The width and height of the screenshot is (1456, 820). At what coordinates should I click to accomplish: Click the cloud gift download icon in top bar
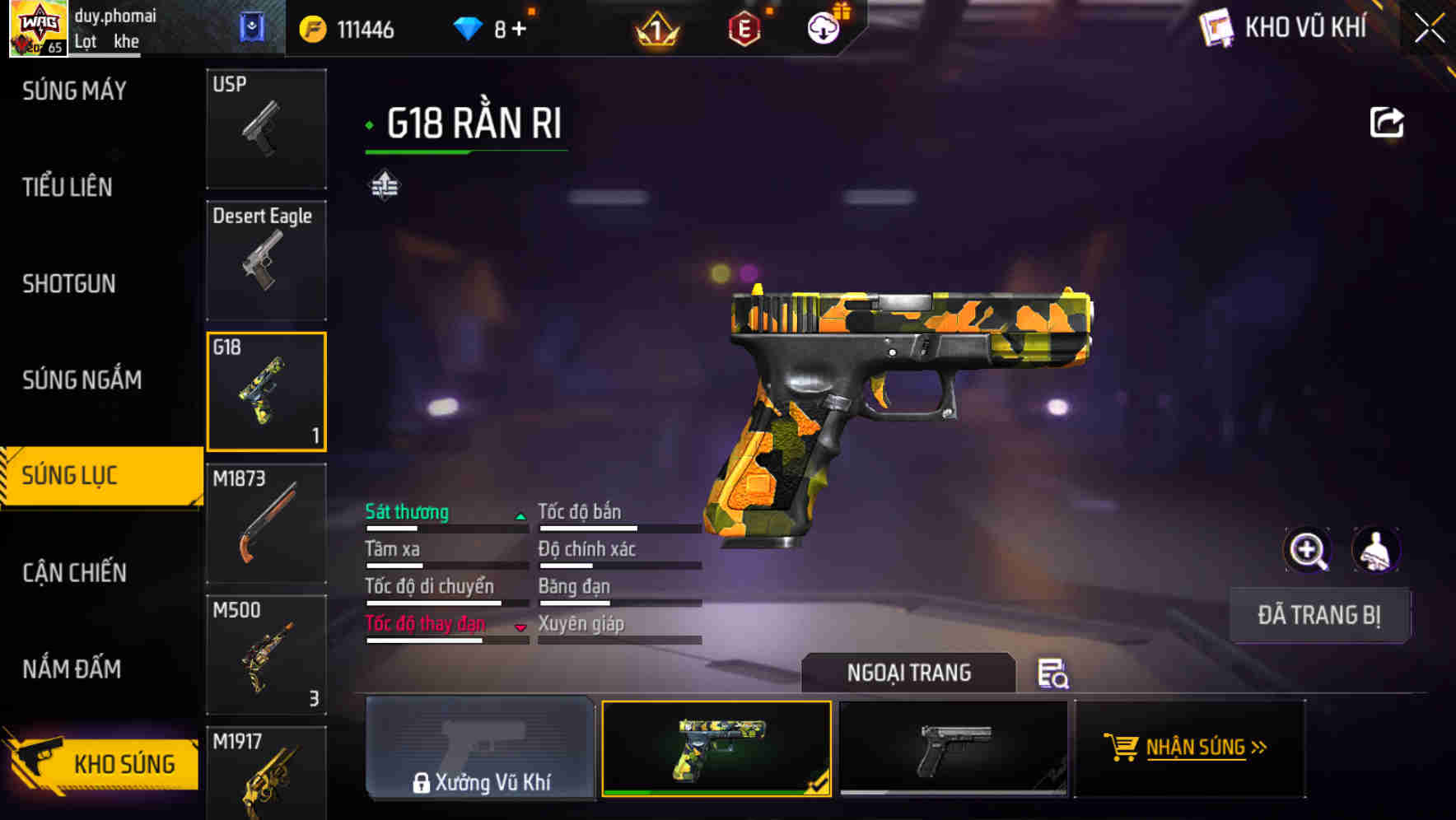[824, 27]
